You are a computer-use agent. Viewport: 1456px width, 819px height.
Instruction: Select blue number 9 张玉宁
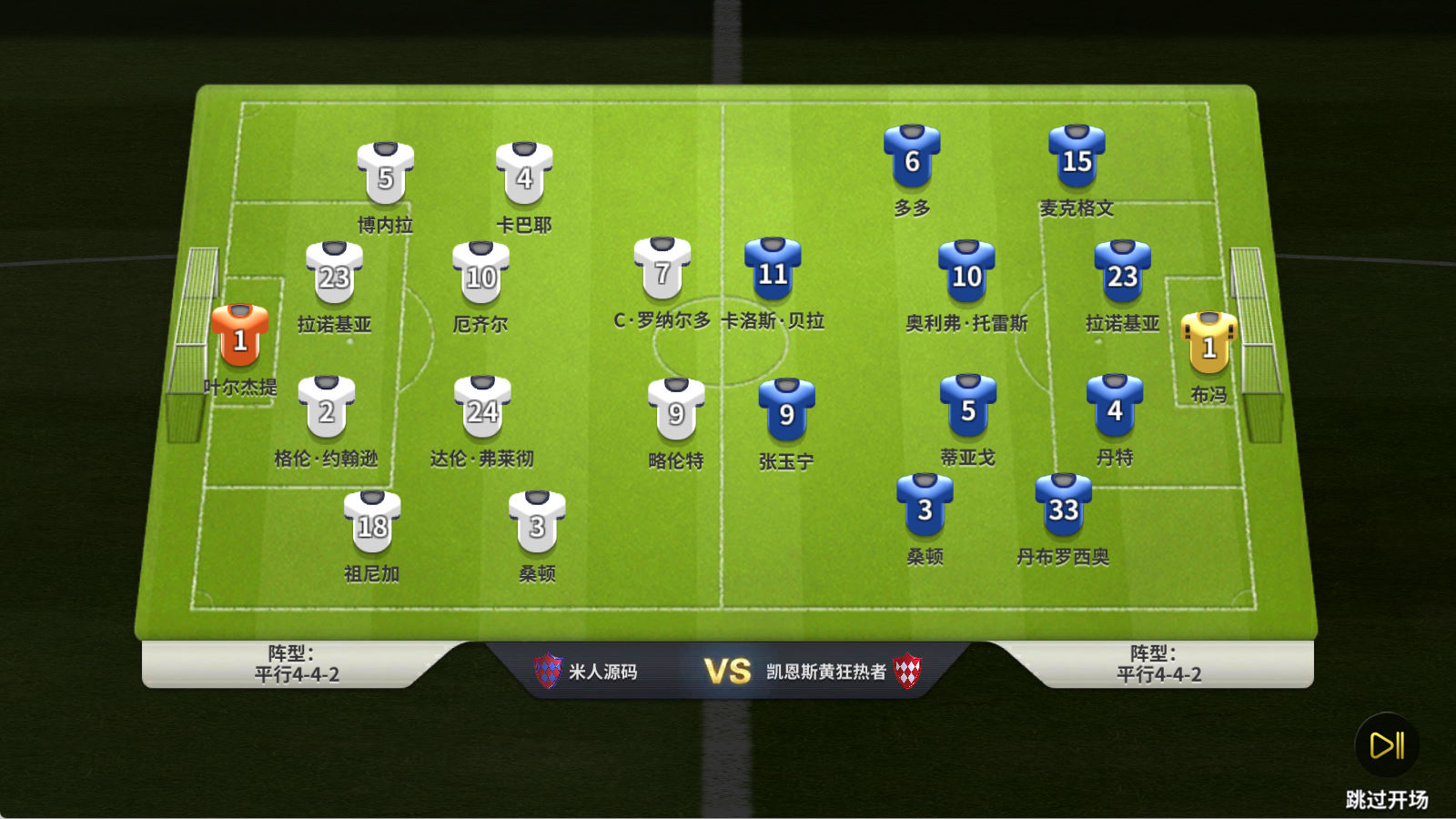point(786,410)
